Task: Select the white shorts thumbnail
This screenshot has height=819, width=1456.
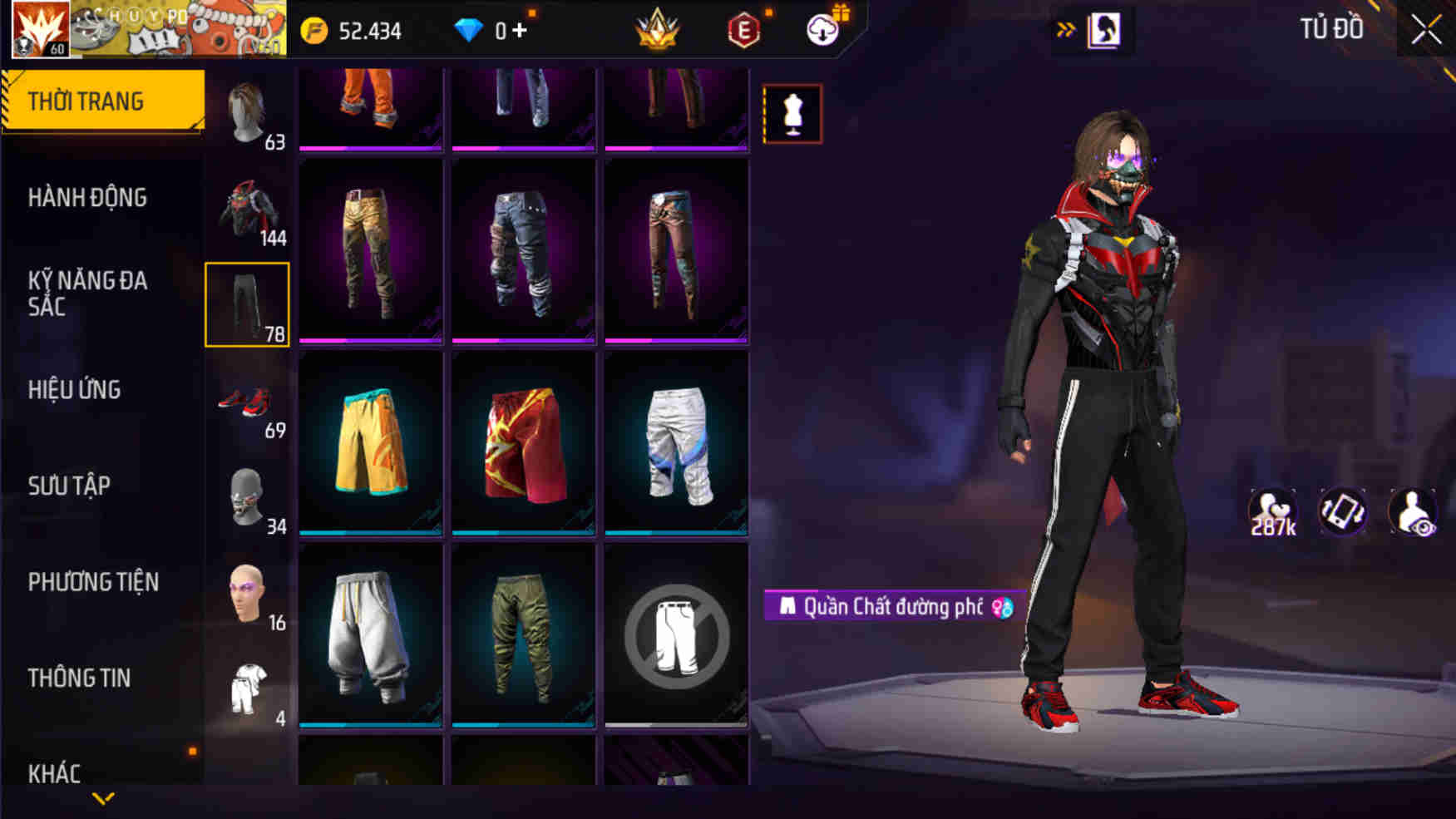Action: pyautogui.click(x=674, y=445)
